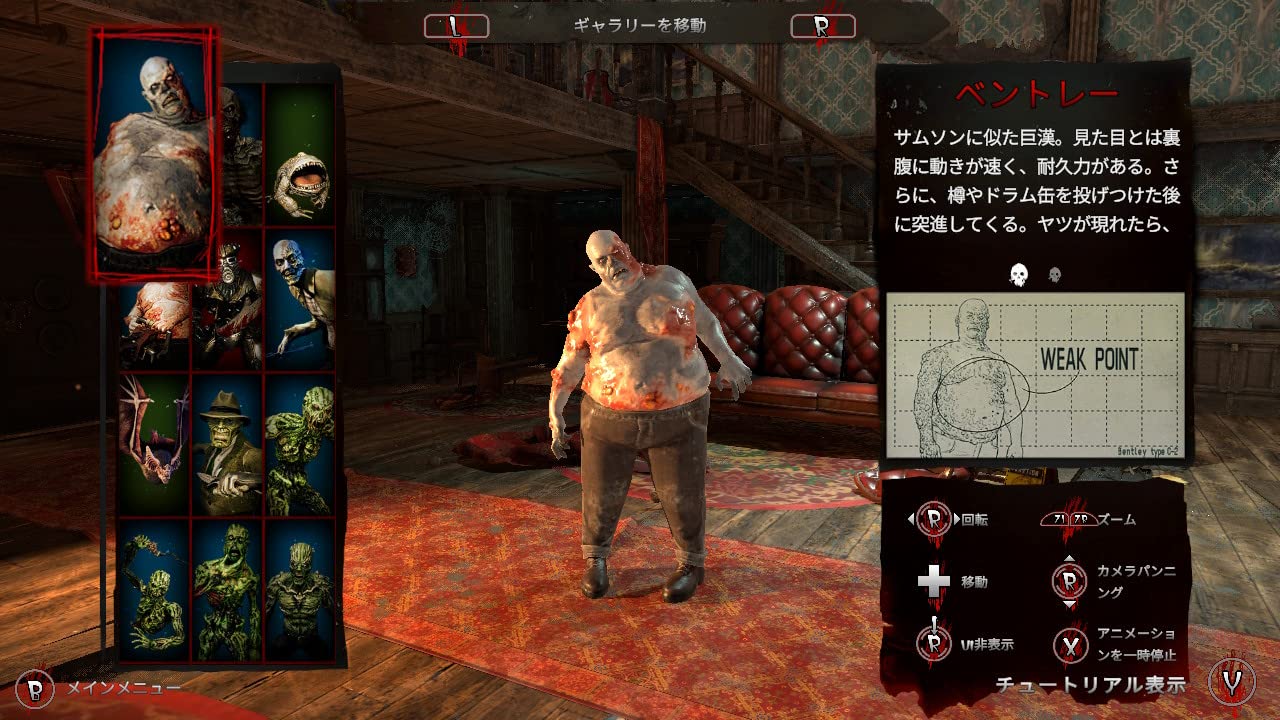Open the ギャラリーを移動 header bar
The width and height of the screenshot is (1280, 720).
pos(640,27)
